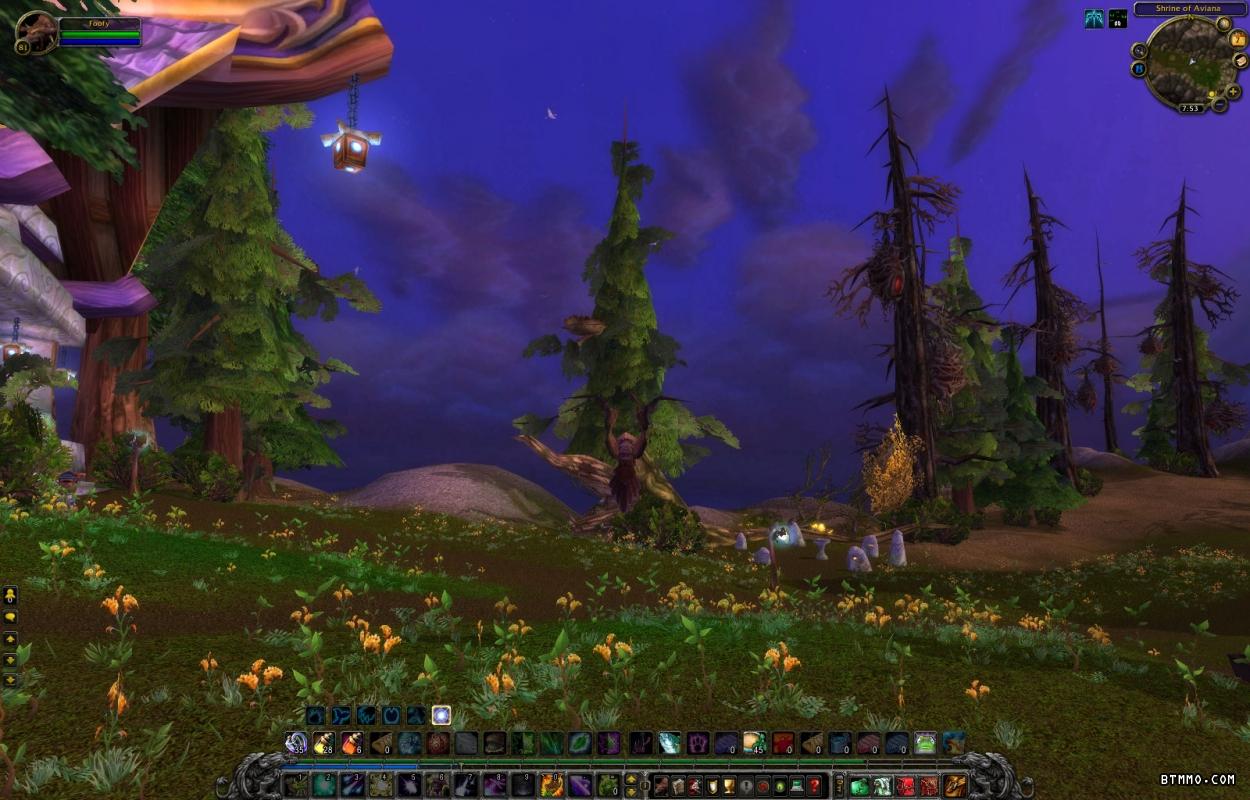1250x800 pixels.
Task: Open the green bag slot
Action: 860,786
